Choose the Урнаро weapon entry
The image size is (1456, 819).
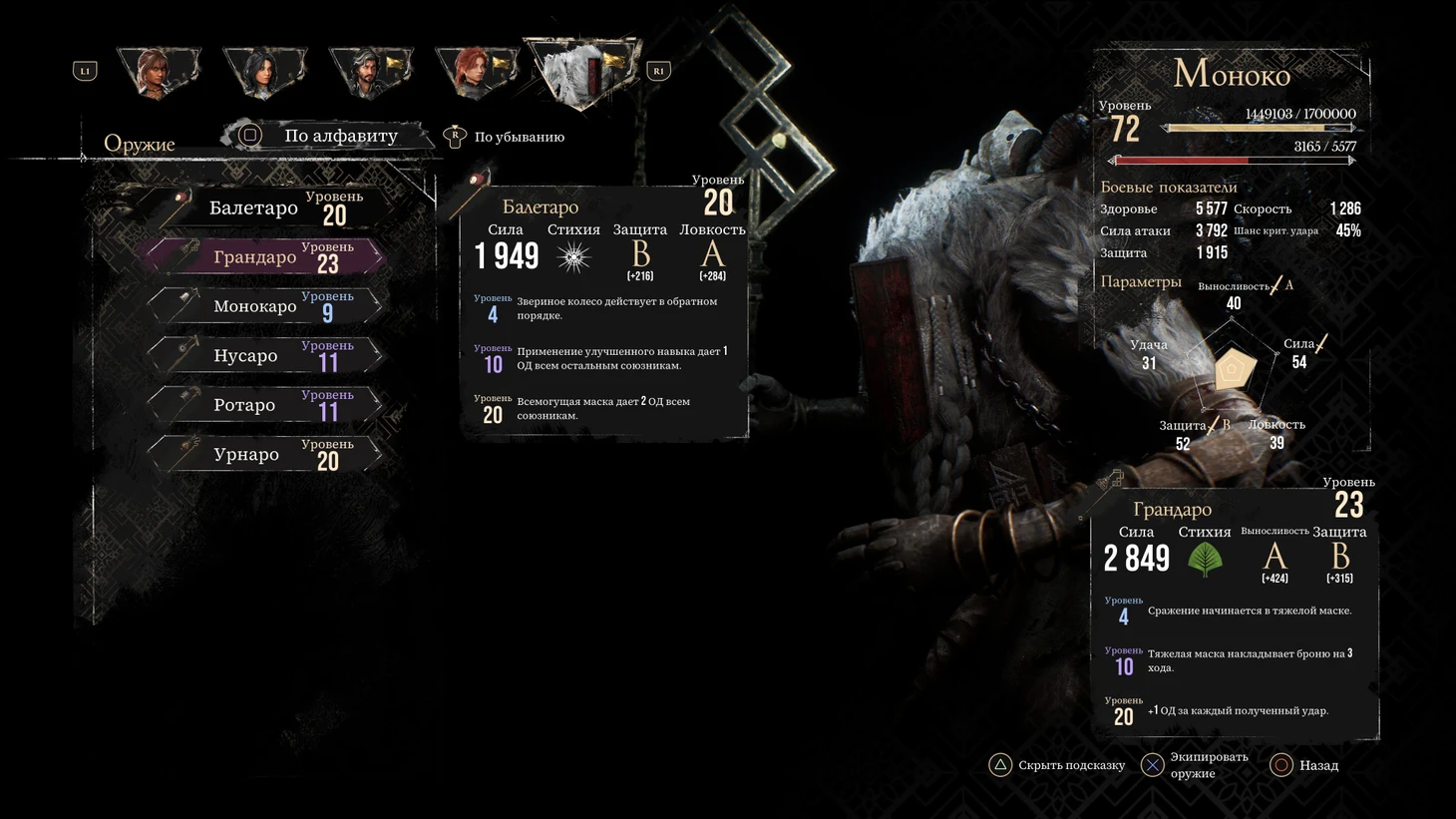264,454
